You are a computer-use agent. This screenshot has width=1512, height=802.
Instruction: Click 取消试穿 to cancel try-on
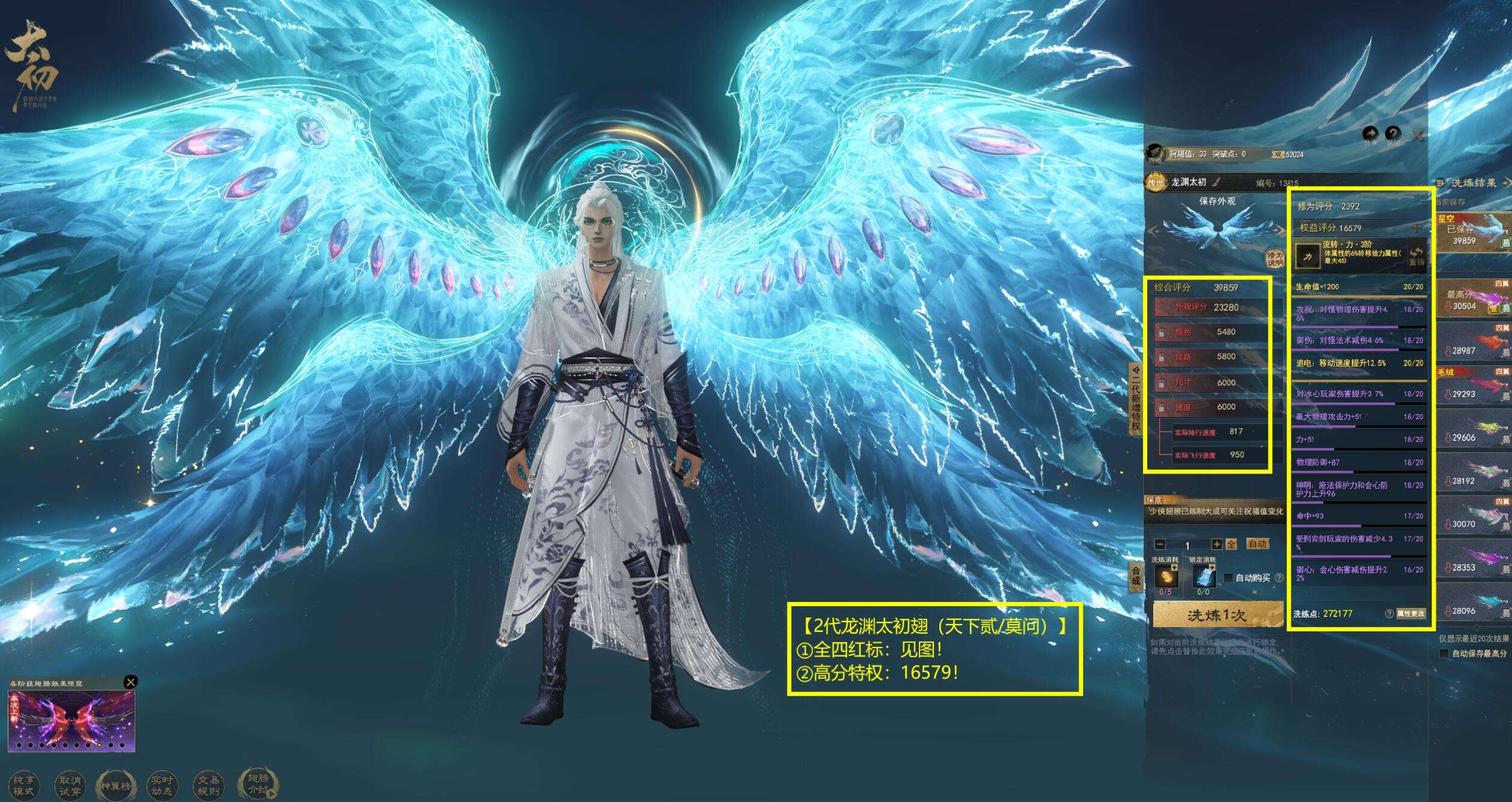[x=70, y=785]
